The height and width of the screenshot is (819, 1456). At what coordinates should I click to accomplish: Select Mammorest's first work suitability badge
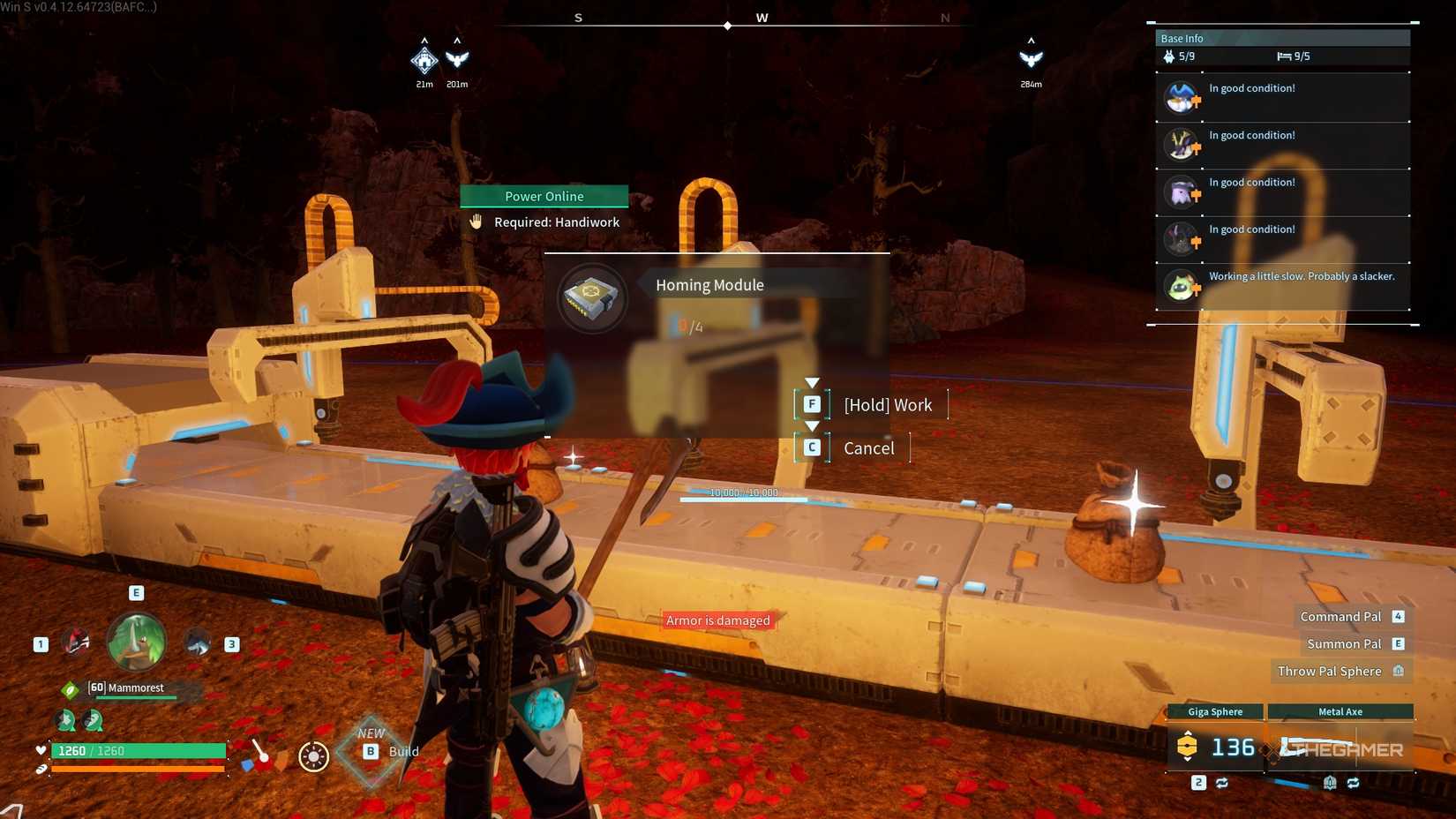[66, 721]
